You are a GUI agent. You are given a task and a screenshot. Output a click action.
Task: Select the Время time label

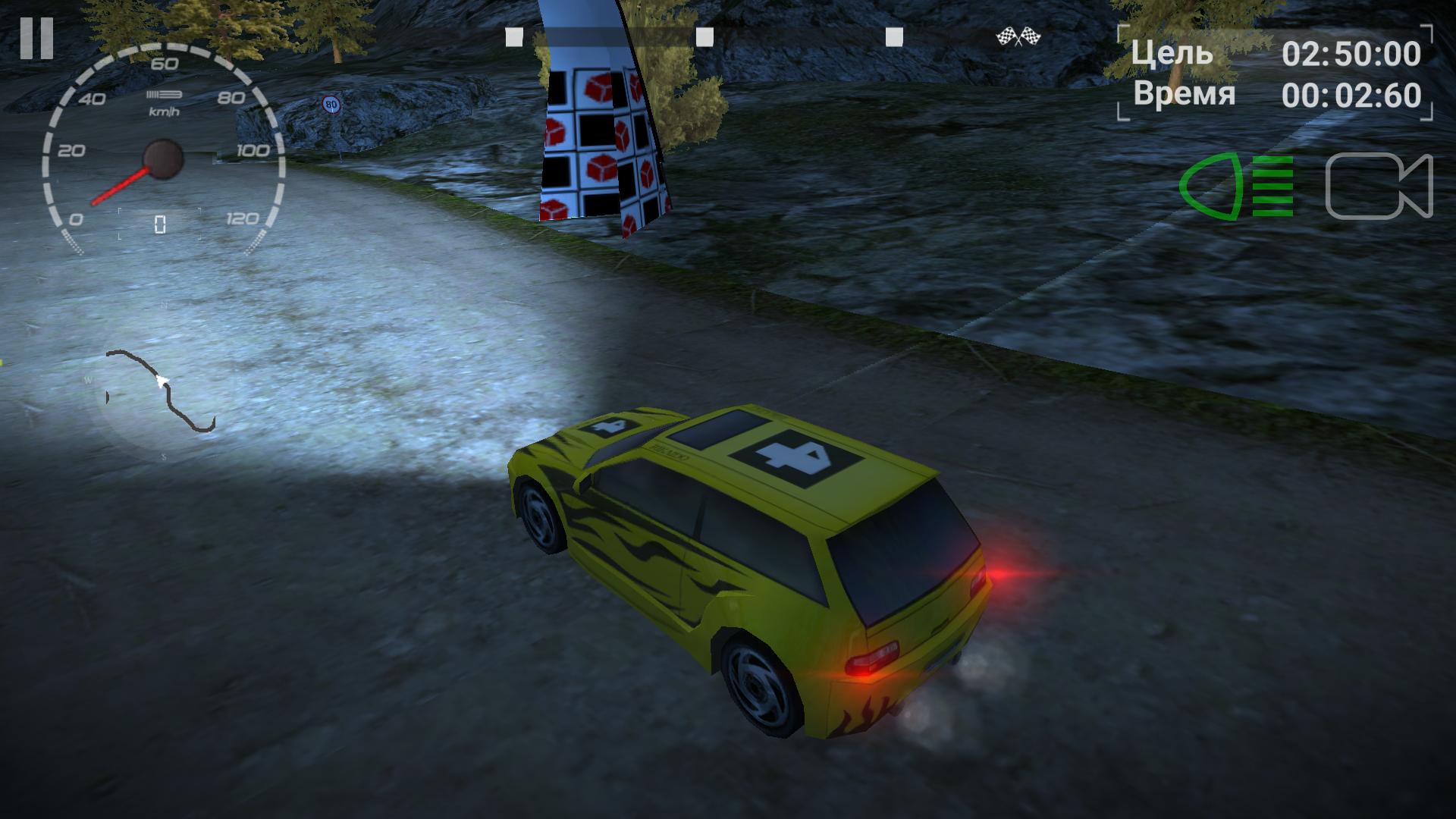point(1183,96)
